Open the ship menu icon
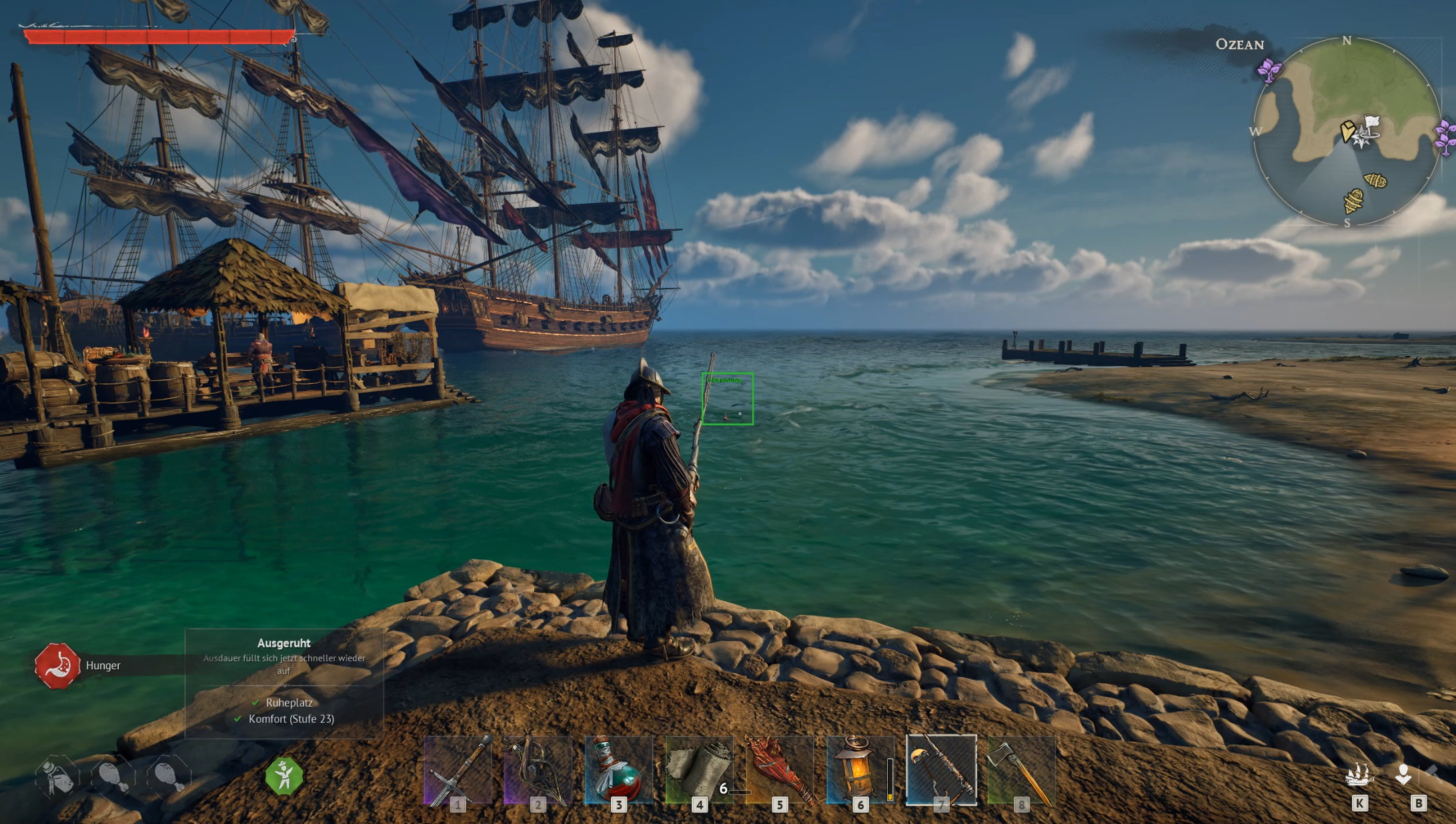The width and height of the screenshot is (1456, 824). [1359, 775]
